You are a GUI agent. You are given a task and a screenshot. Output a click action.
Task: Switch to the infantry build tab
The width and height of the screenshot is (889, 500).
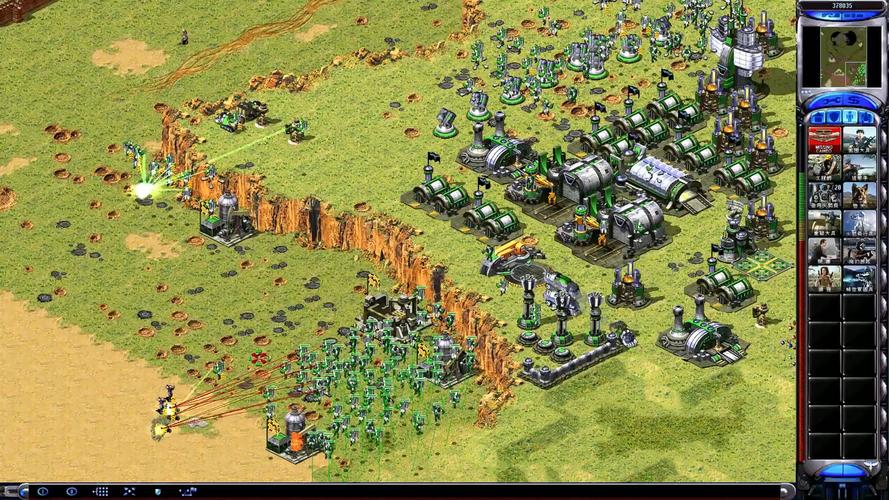pos(850,117)
